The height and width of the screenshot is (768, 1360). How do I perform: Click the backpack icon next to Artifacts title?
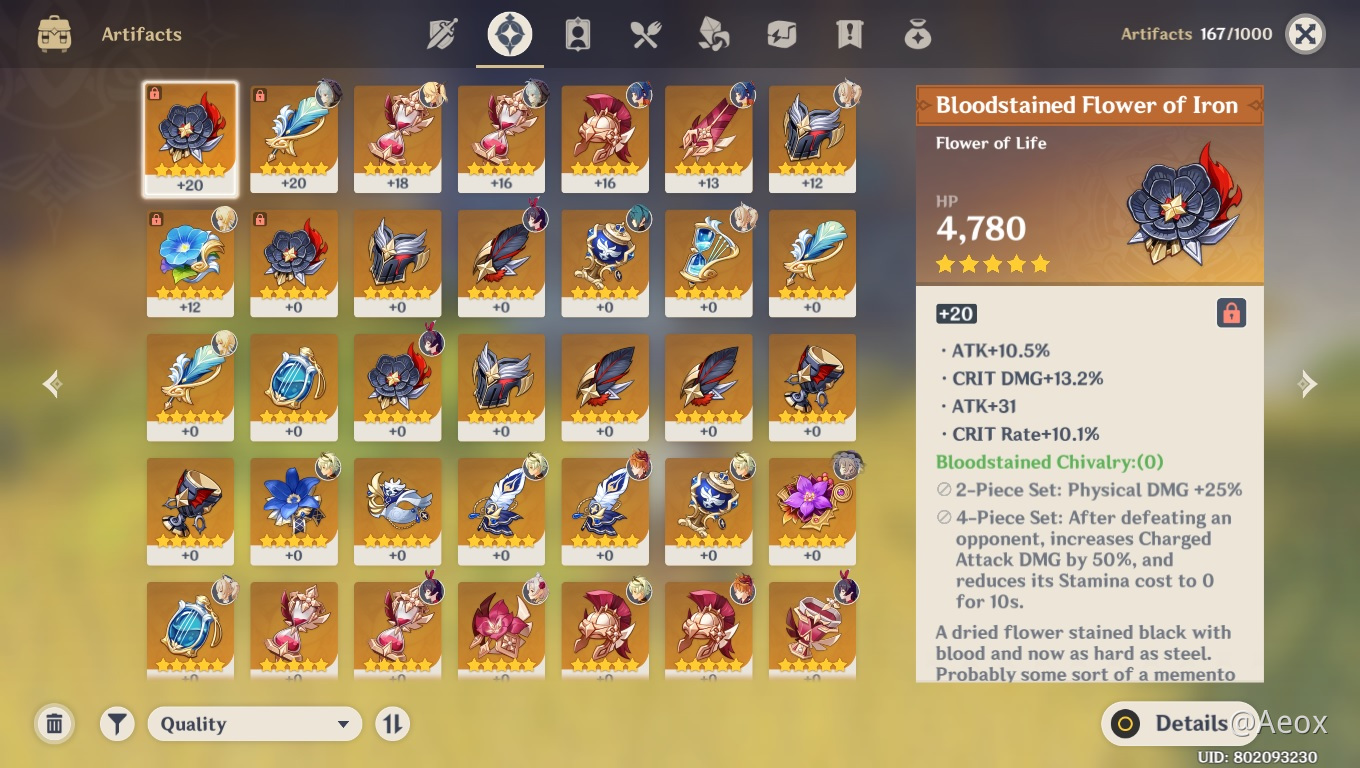pos(53,33)
